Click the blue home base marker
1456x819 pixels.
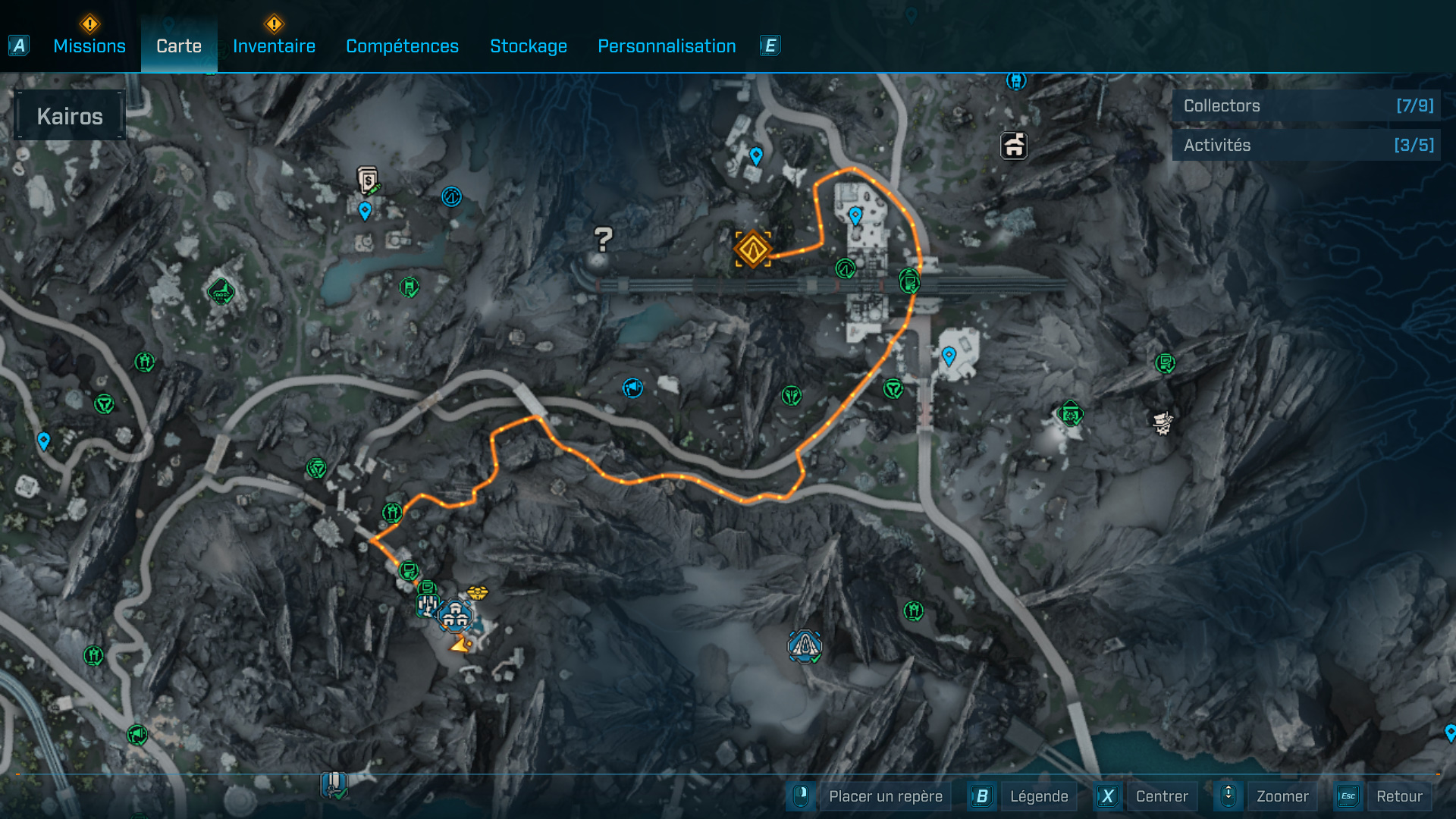click(x=455, y=616)
